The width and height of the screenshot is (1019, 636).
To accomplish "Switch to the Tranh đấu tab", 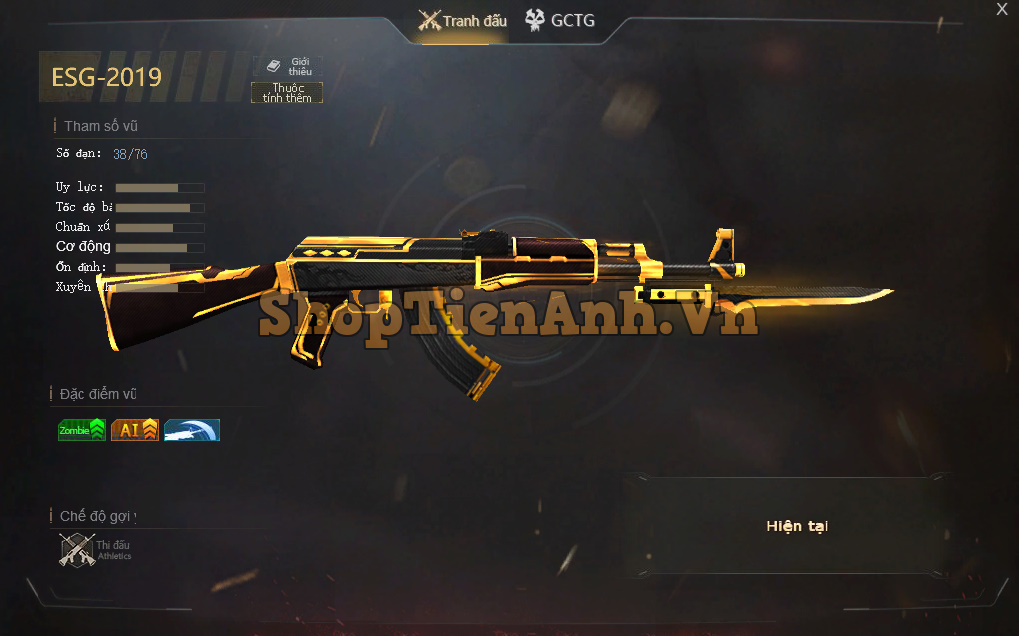I will (x=463, y=21).
